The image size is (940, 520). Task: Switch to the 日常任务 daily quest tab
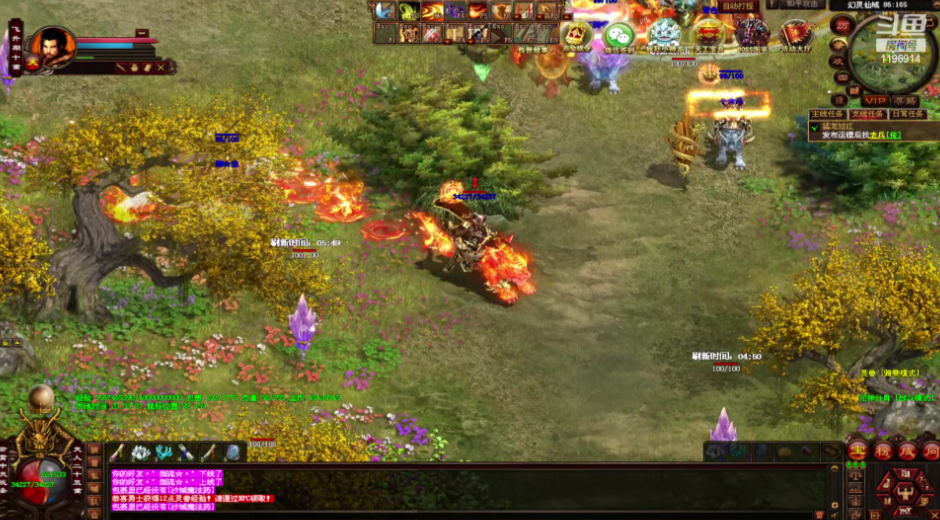[x=908, y=114]
